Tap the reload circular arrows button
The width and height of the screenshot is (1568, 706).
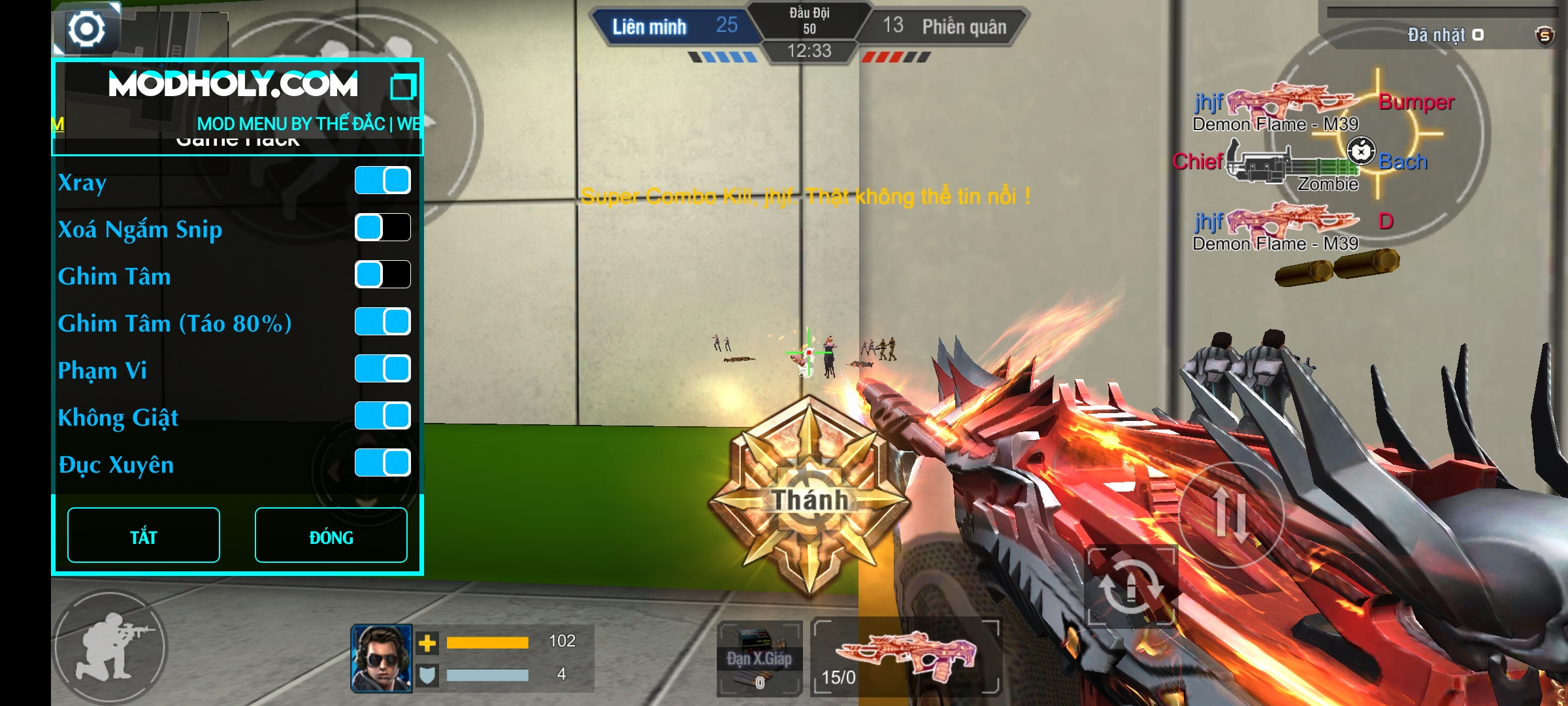pyautogui.click(x=1130, y=586)
